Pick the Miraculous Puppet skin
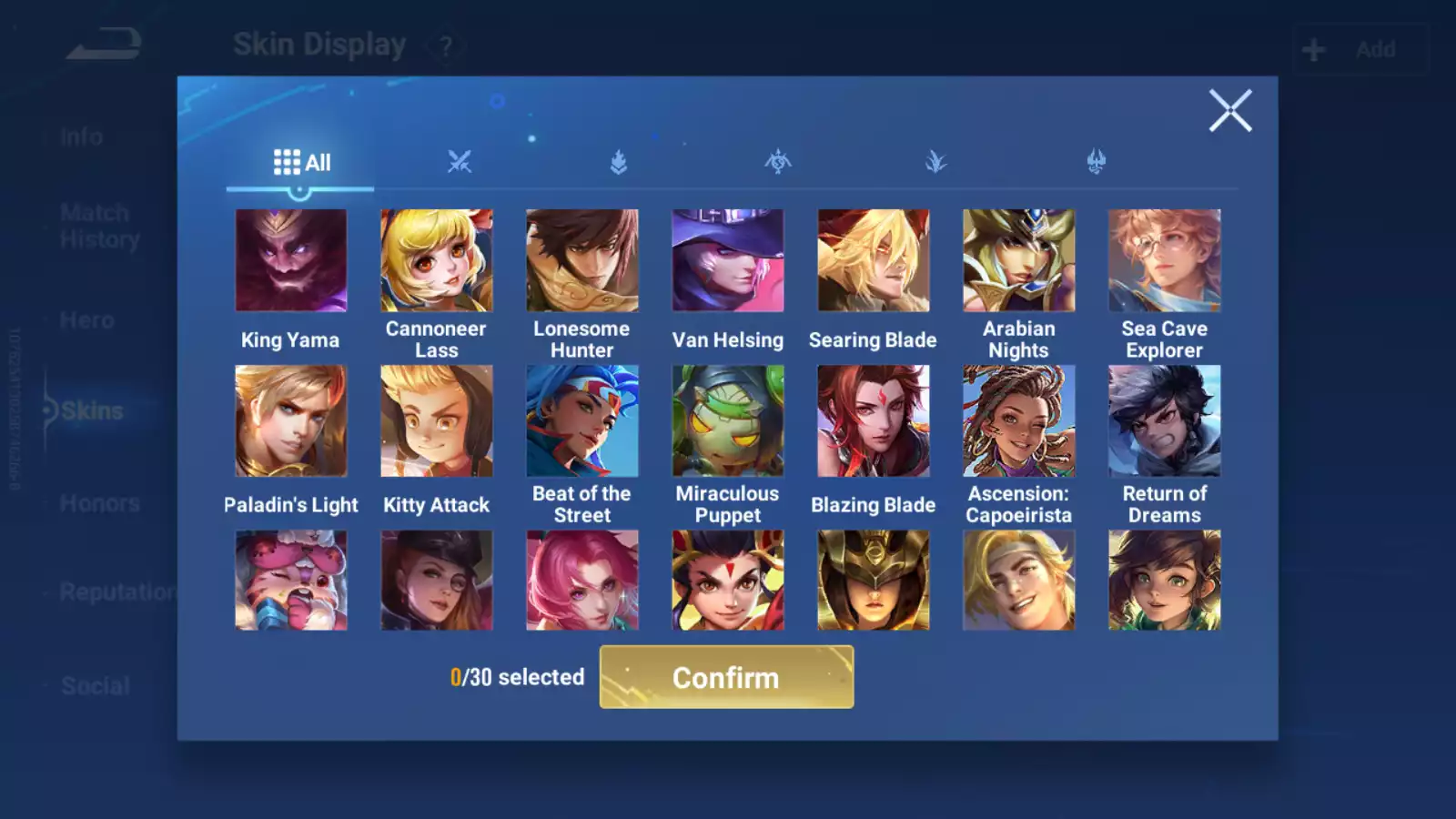This screenshot has width=1456, height=819. coord(728,421)
